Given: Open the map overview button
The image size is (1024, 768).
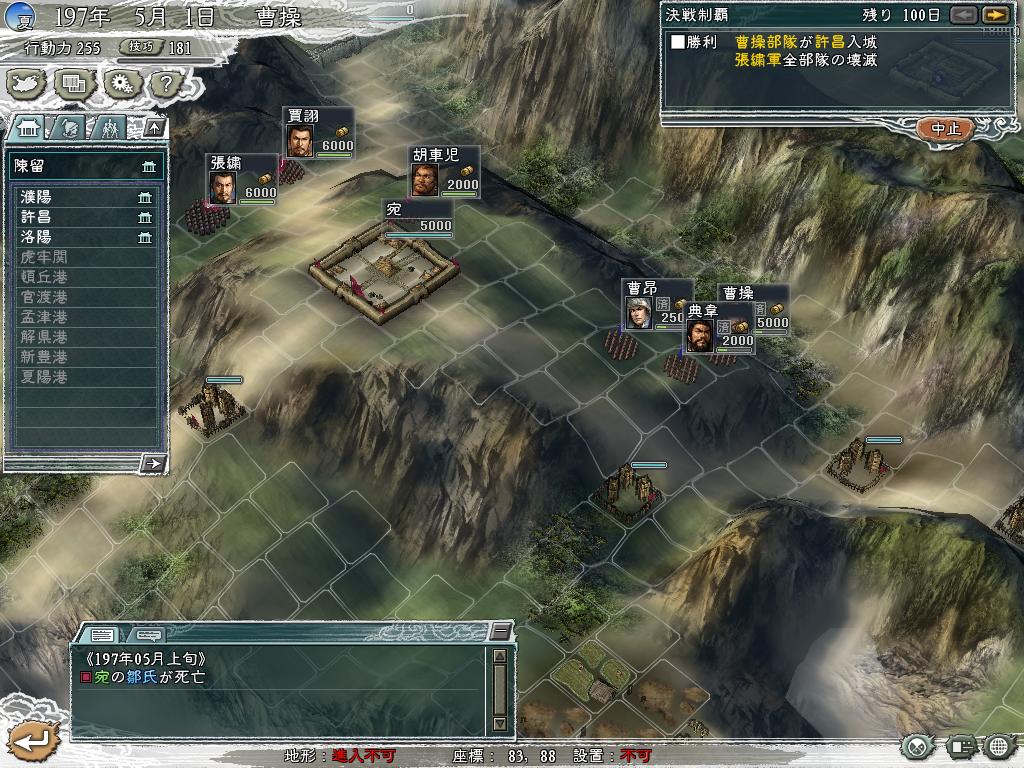Looking at the screenshot, I should point(27,84).
